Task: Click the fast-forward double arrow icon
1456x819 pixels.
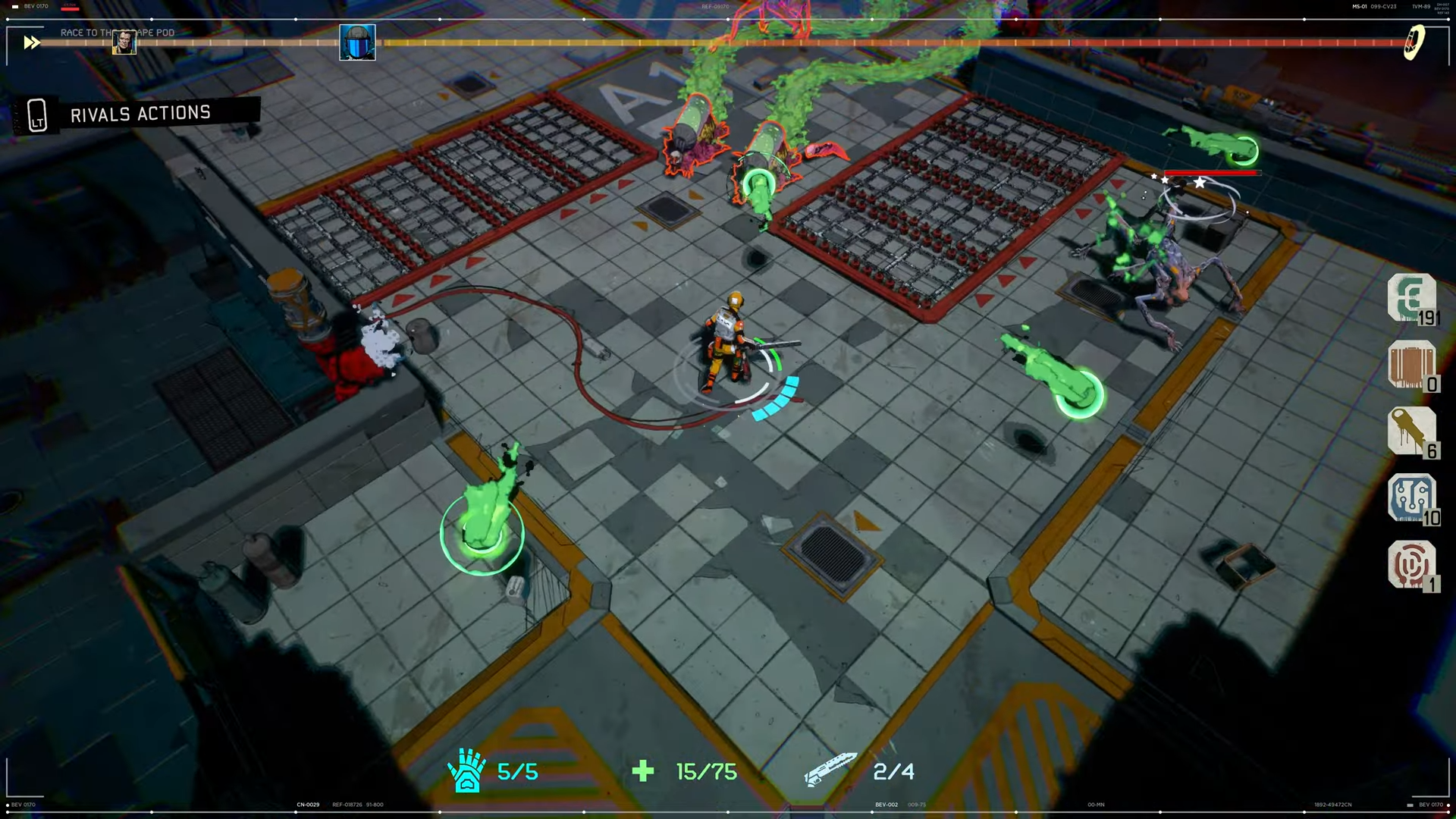Action: pyautogui.click(x=31, y=42)
